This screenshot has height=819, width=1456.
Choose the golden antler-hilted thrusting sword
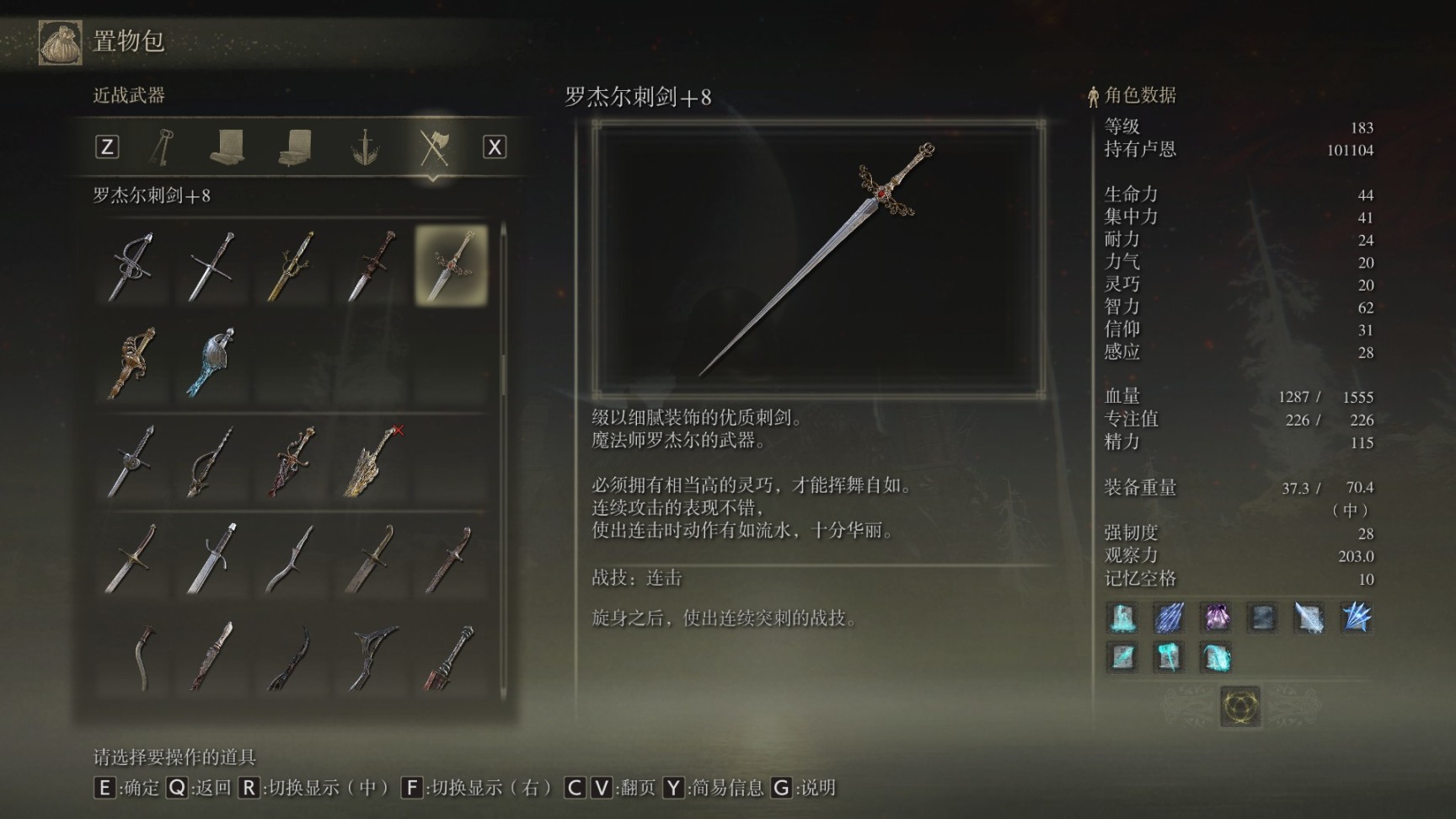click(x=291, y=266)
